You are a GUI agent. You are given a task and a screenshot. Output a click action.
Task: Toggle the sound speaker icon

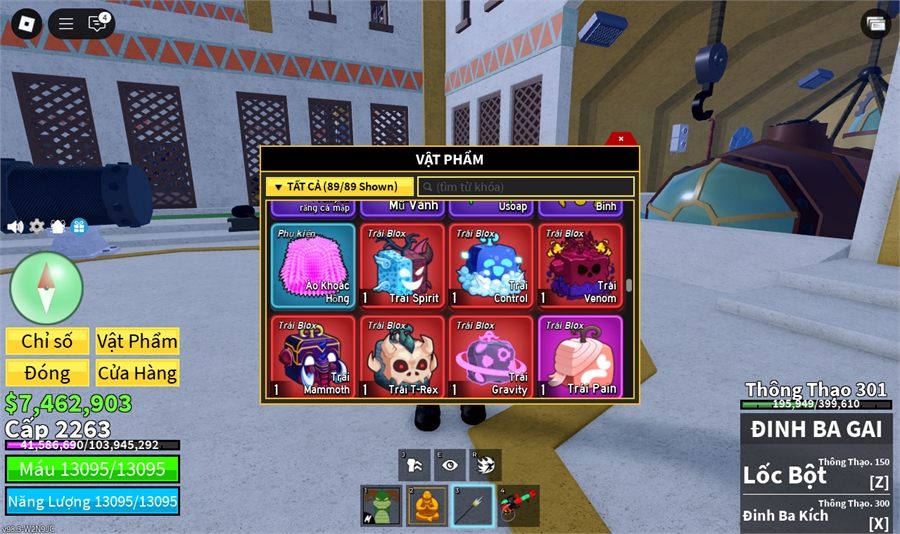point(15,227)
